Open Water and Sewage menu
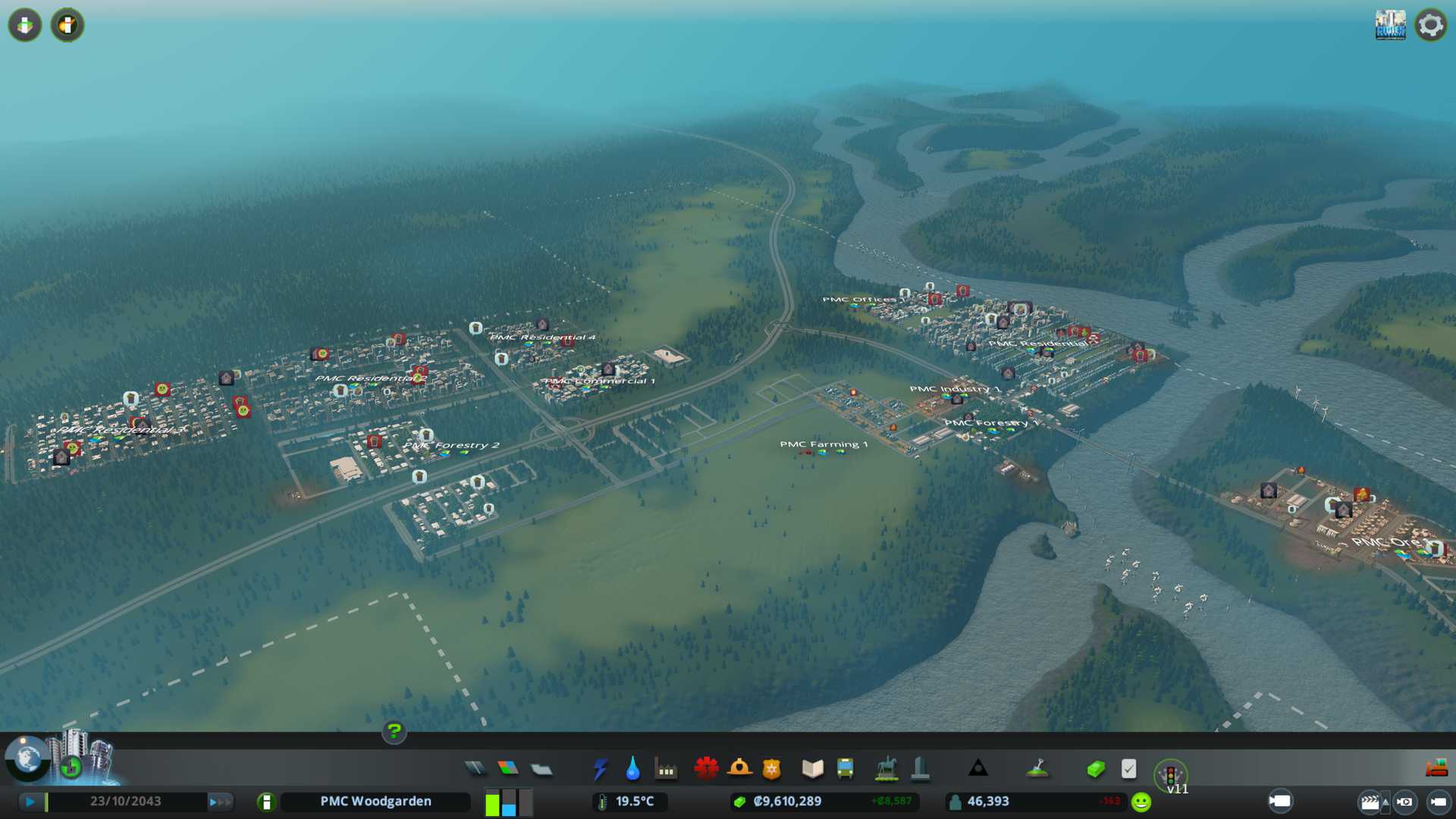Viewport: 1456px width, 819px height. pyautogui.click(x=632, y=769)
